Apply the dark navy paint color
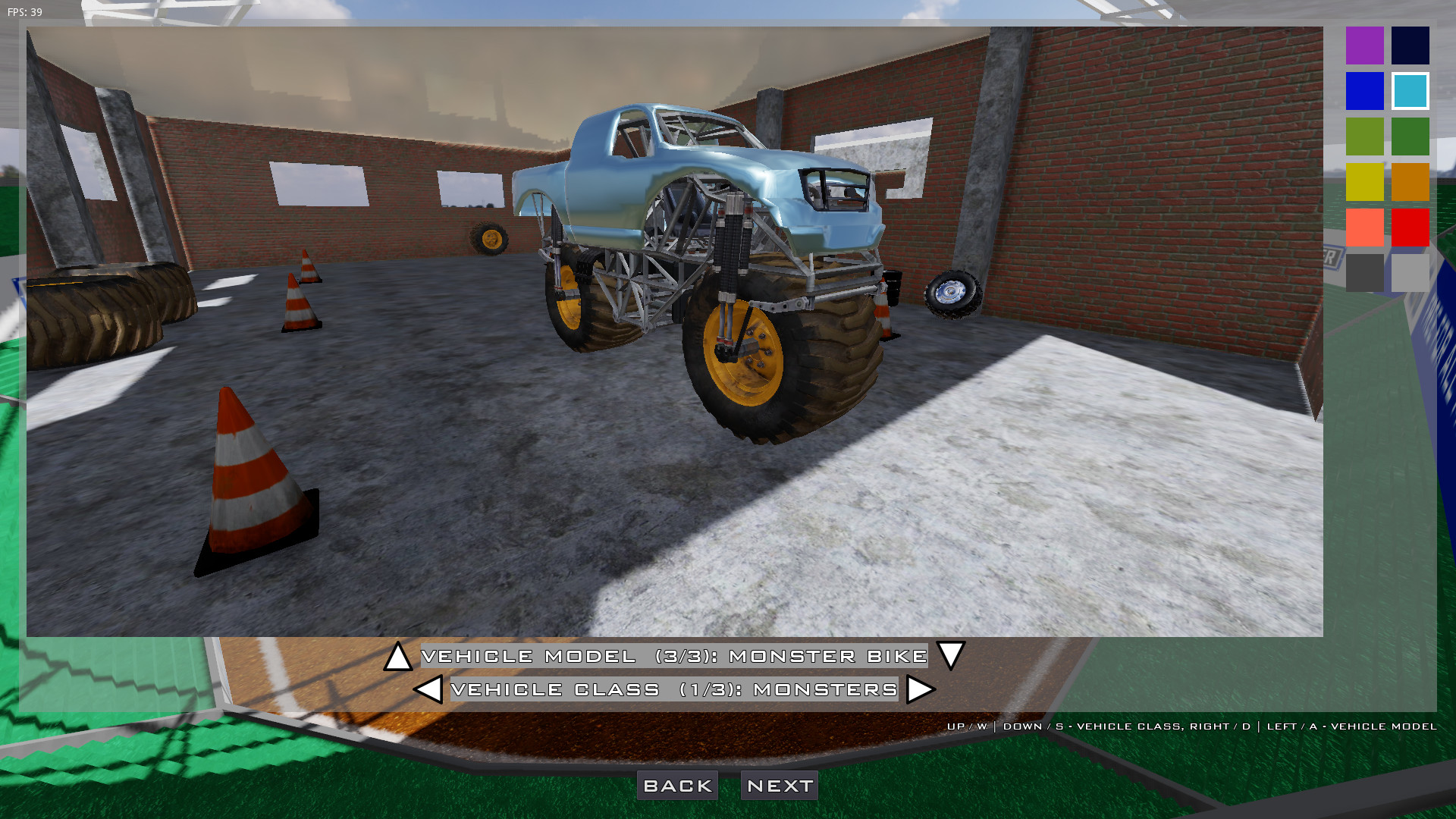1456x819 pixels. 1410,45
